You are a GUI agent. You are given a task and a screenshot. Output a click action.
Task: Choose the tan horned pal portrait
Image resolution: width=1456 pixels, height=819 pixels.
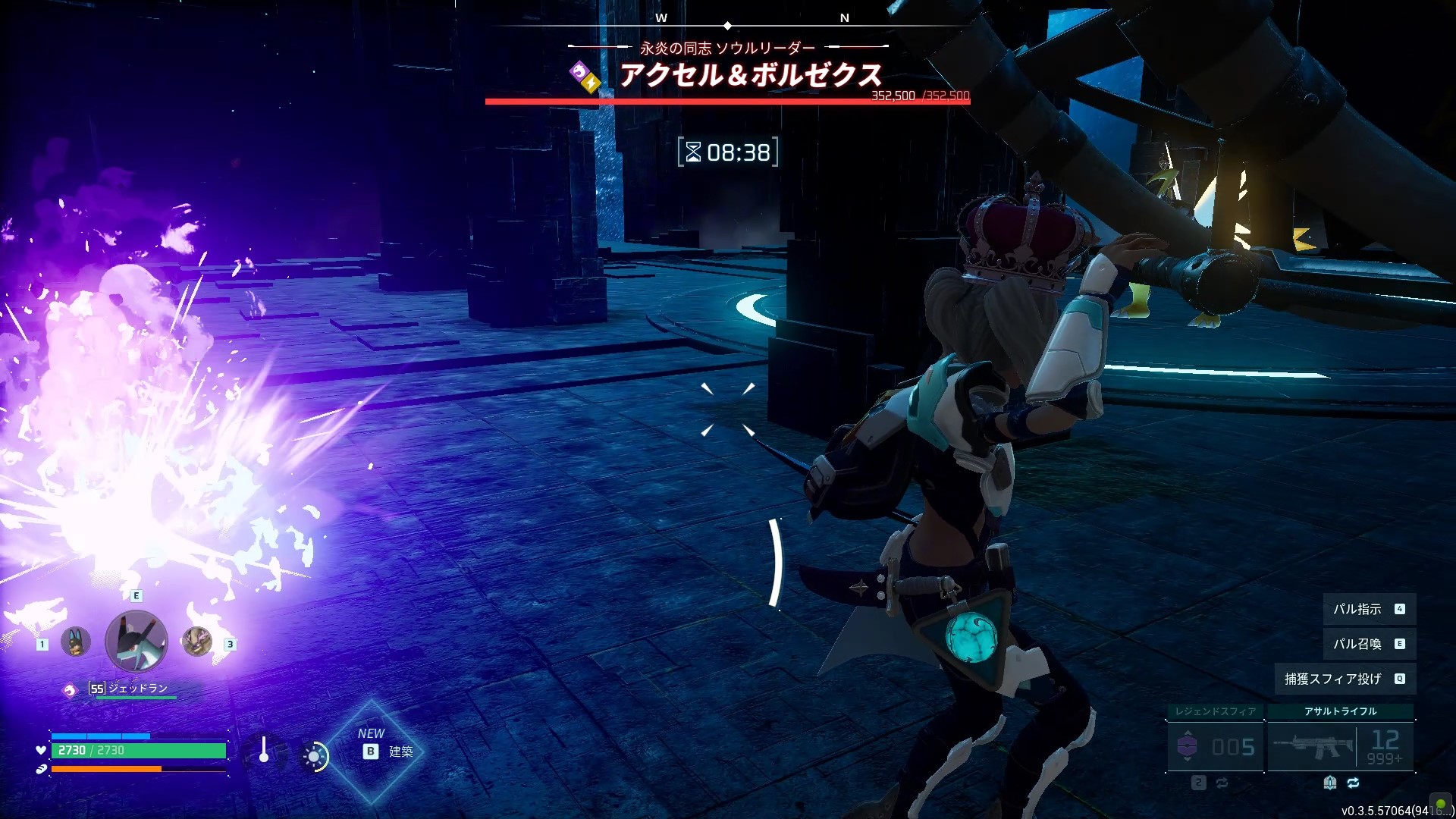(x=197, y=642)
